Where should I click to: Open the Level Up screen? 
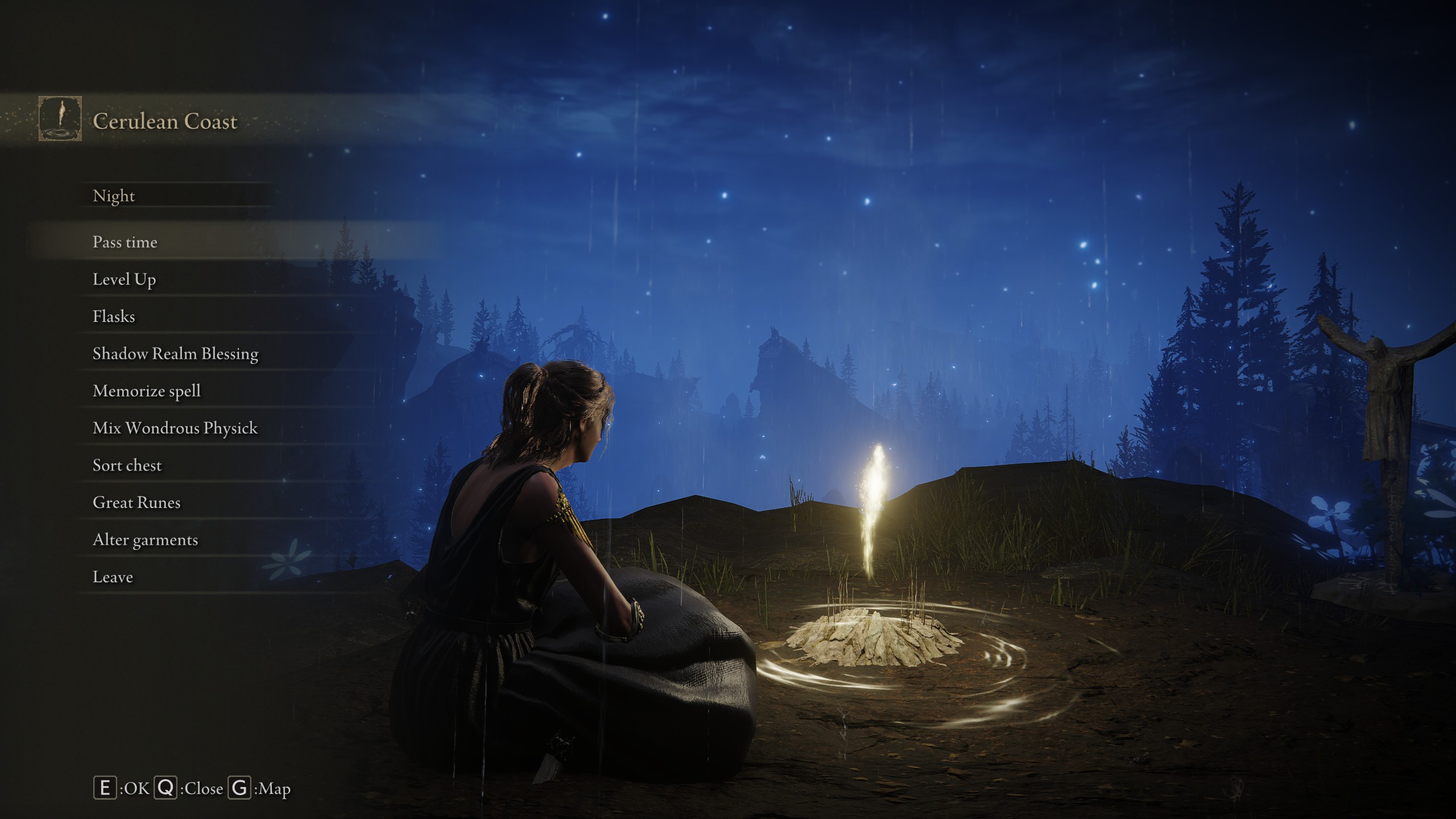pyautogui.click(x=124, y=279)
